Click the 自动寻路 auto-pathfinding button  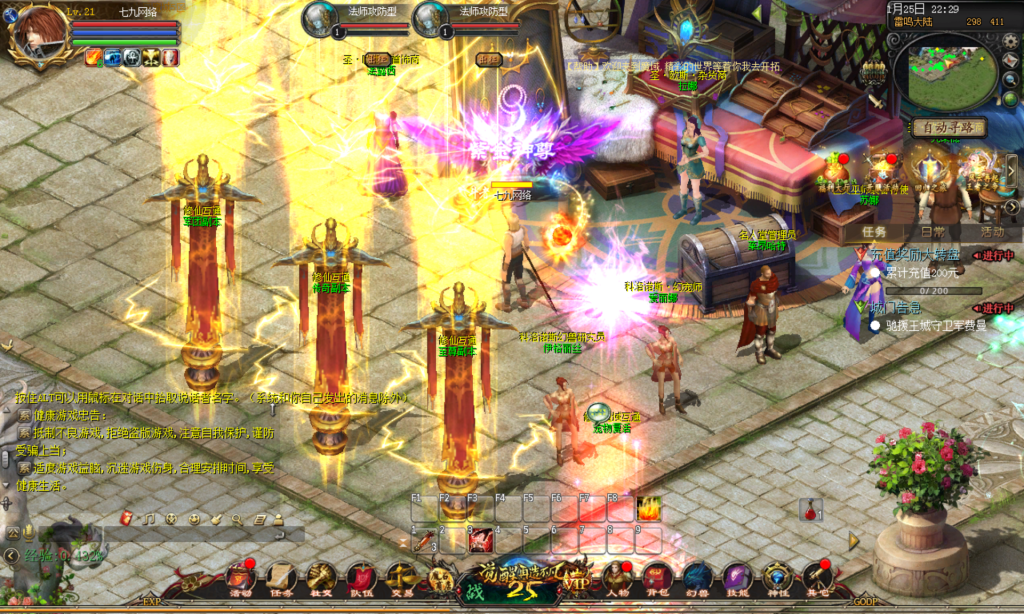pos(948,128)
